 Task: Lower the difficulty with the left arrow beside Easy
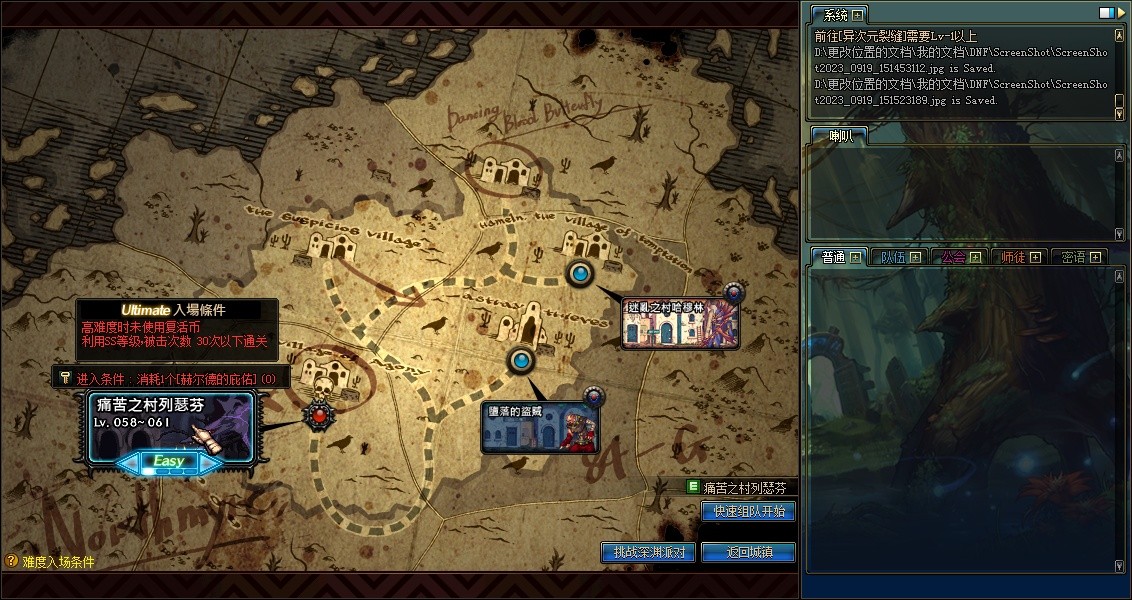coord(129,462)
